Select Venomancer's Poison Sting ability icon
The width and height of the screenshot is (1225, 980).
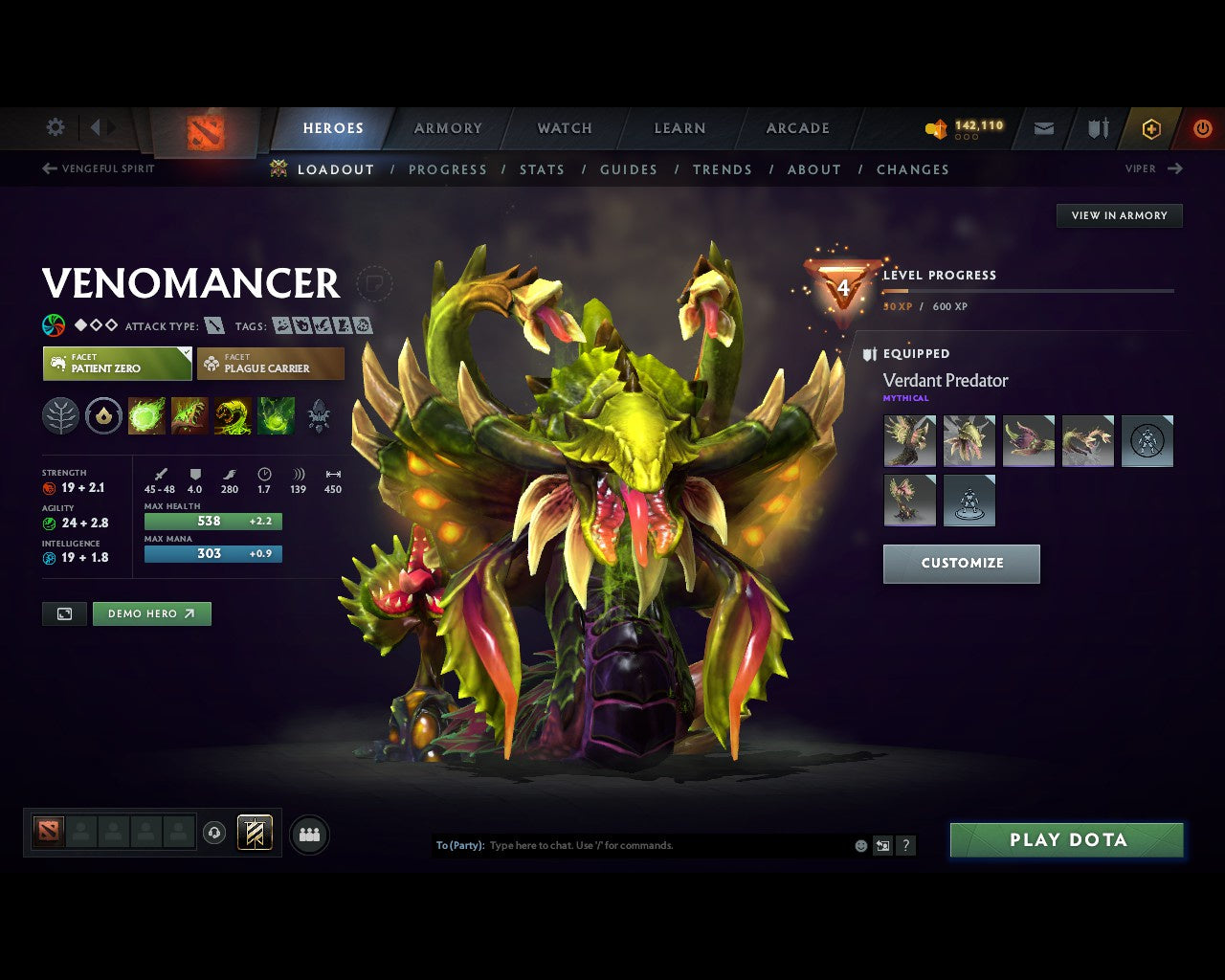point(189,415)
